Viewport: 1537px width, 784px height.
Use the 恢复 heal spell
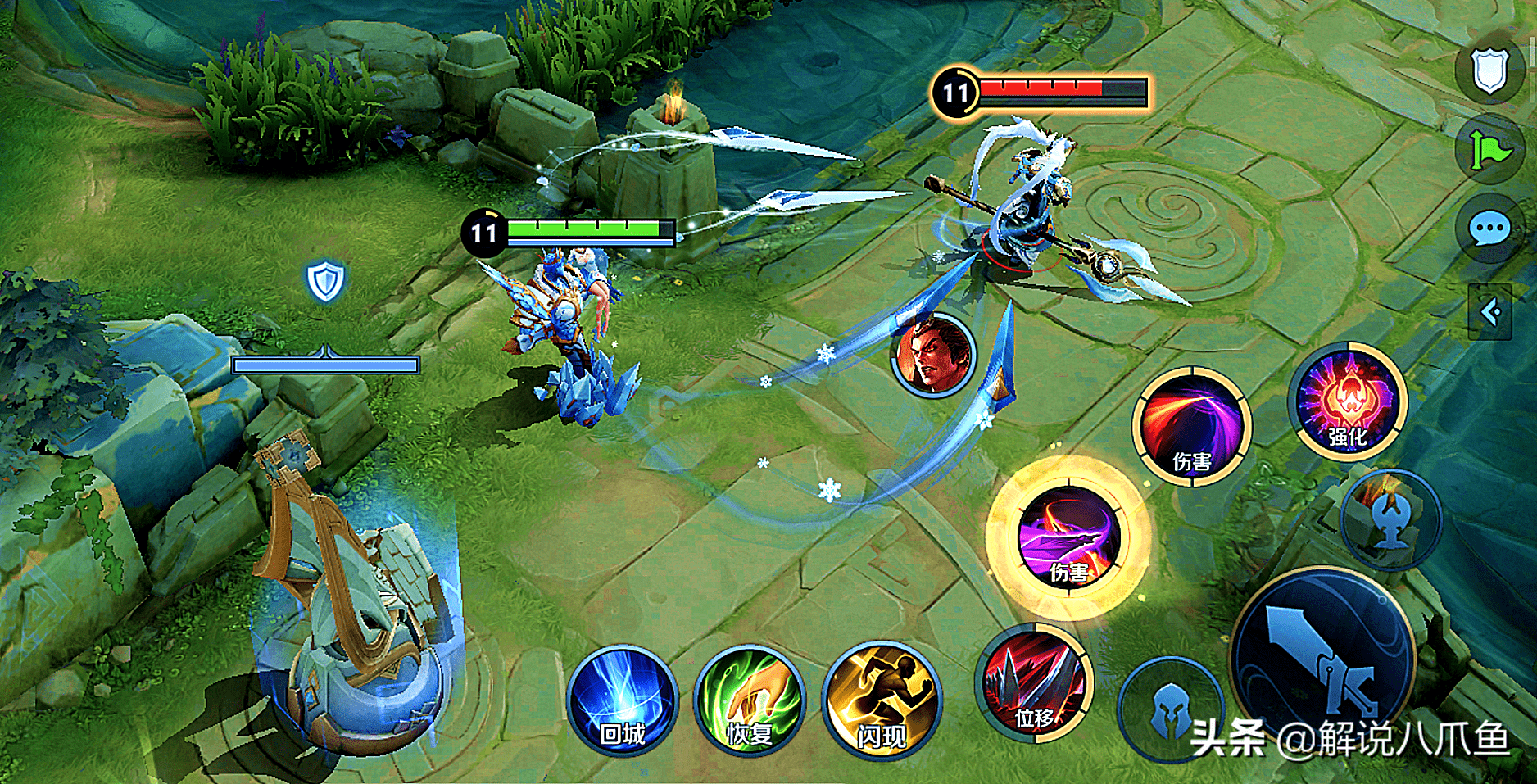(749, 701)
